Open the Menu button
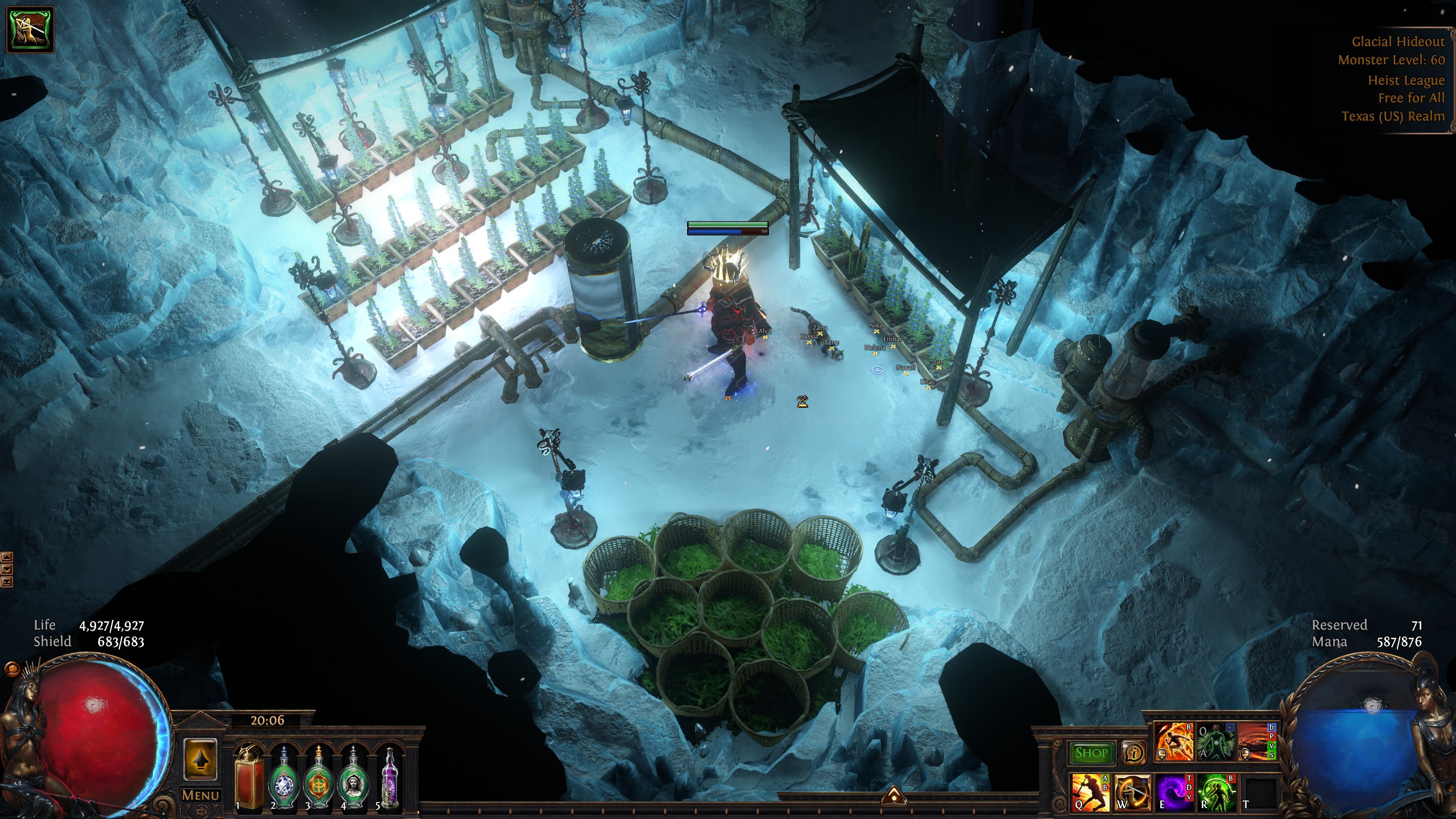1456x819 pixels. click(x=200, y=795)
